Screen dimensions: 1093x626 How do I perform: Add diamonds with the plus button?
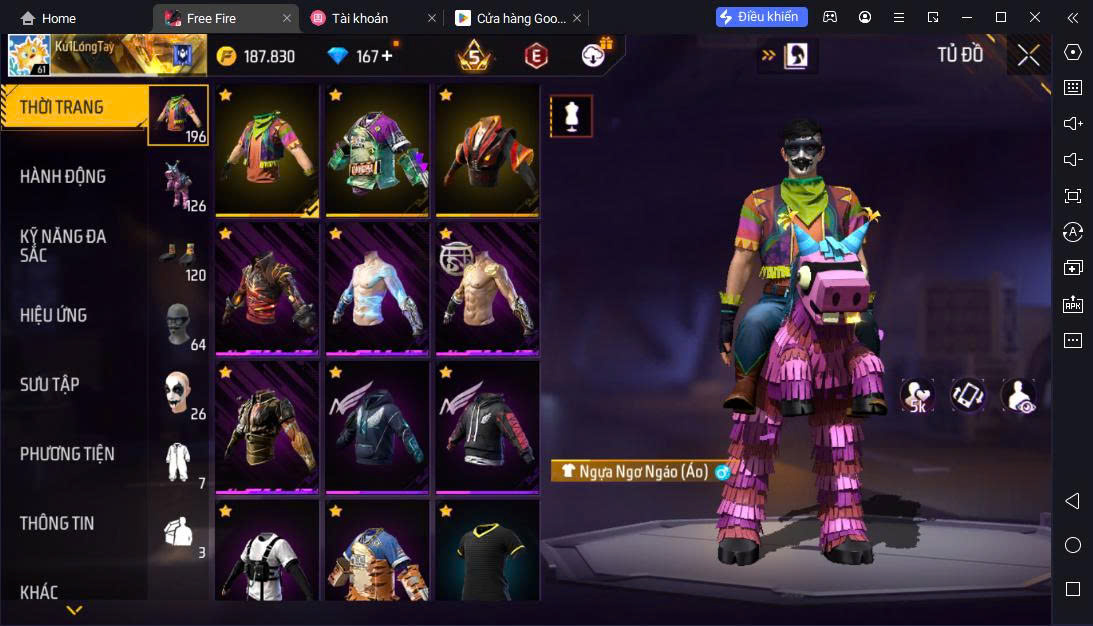pyautogui.click(x=387, y=56)
